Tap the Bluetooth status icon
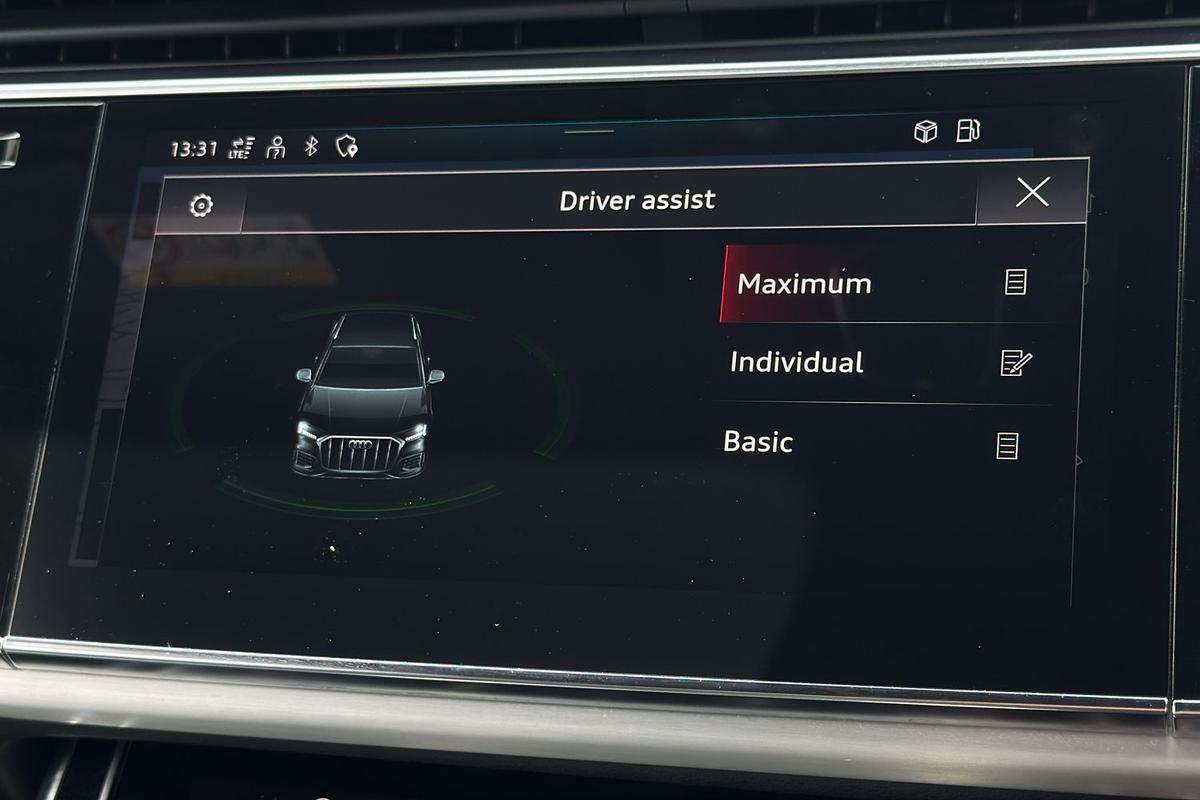The width and height of the screenshot is (1200, 800). point(311,147)
